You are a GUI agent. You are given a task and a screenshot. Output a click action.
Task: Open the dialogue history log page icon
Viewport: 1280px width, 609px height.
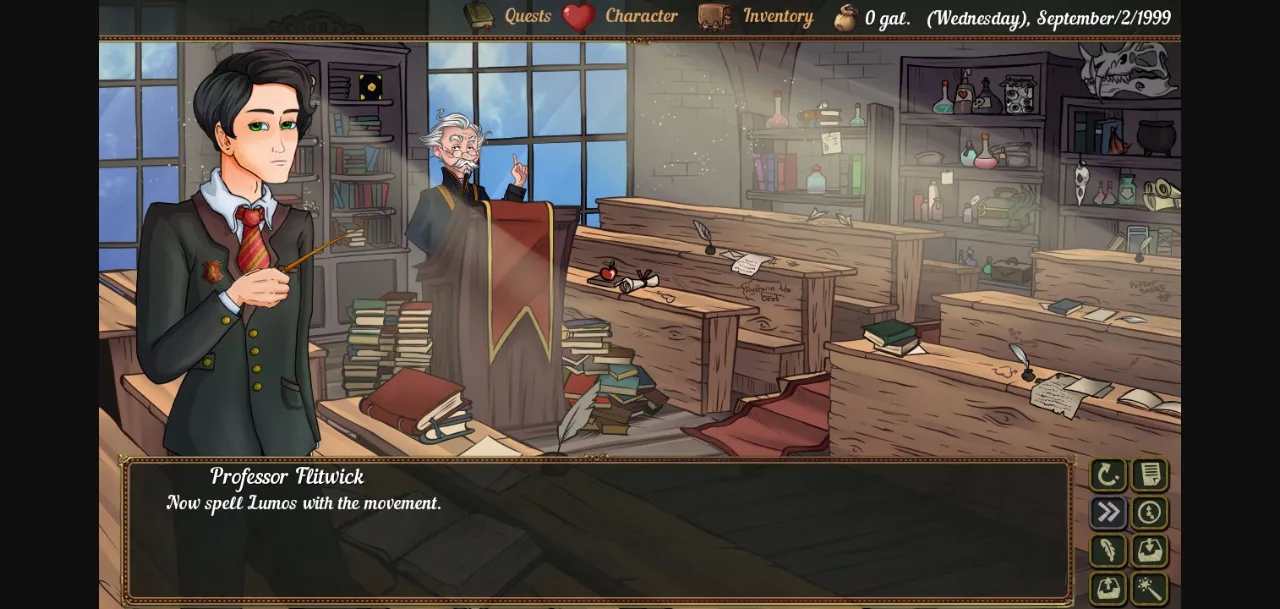(x=1150, y=475)
